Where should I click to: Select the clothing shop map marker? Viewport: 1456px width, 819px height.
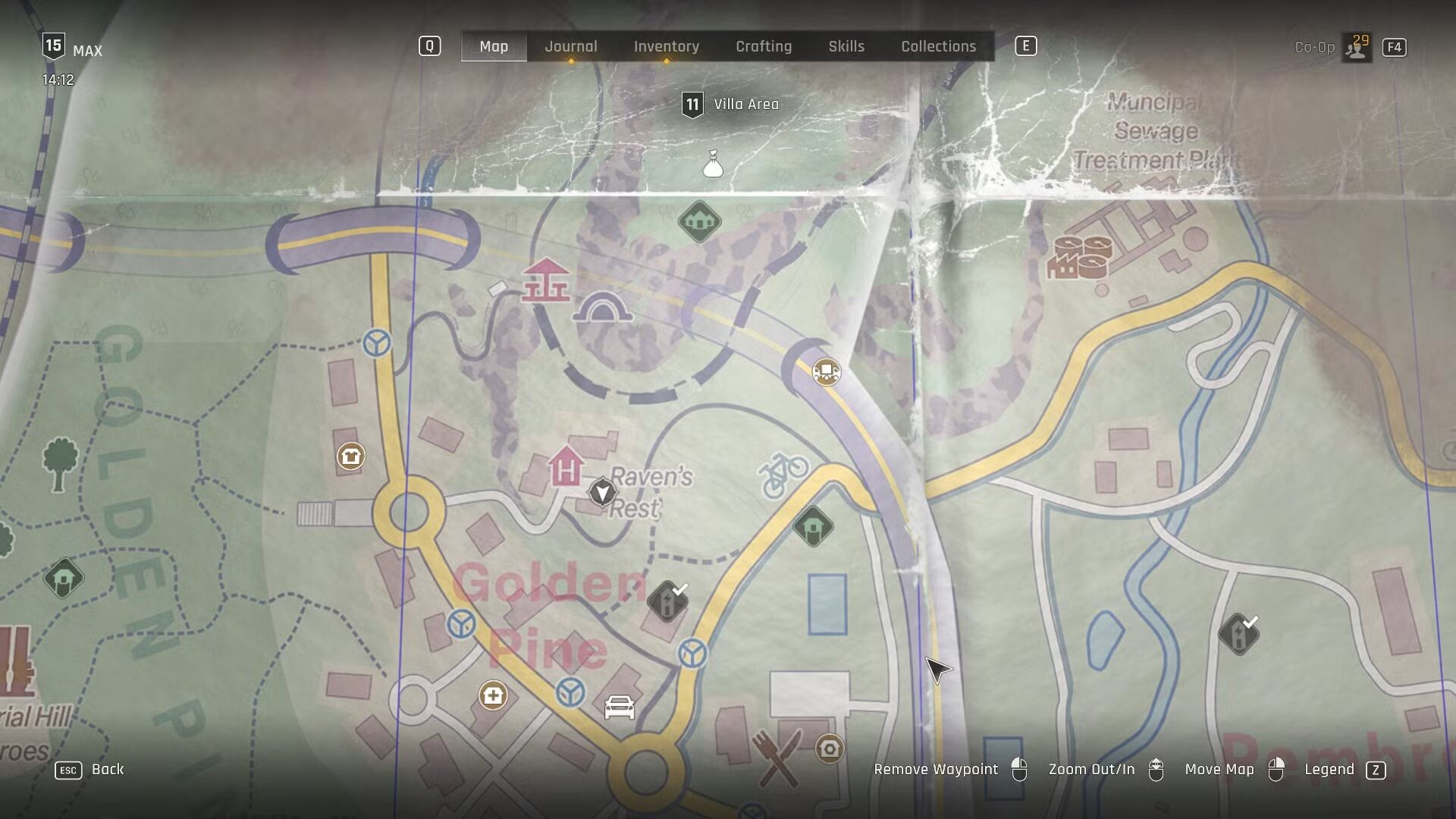[350, 457]
